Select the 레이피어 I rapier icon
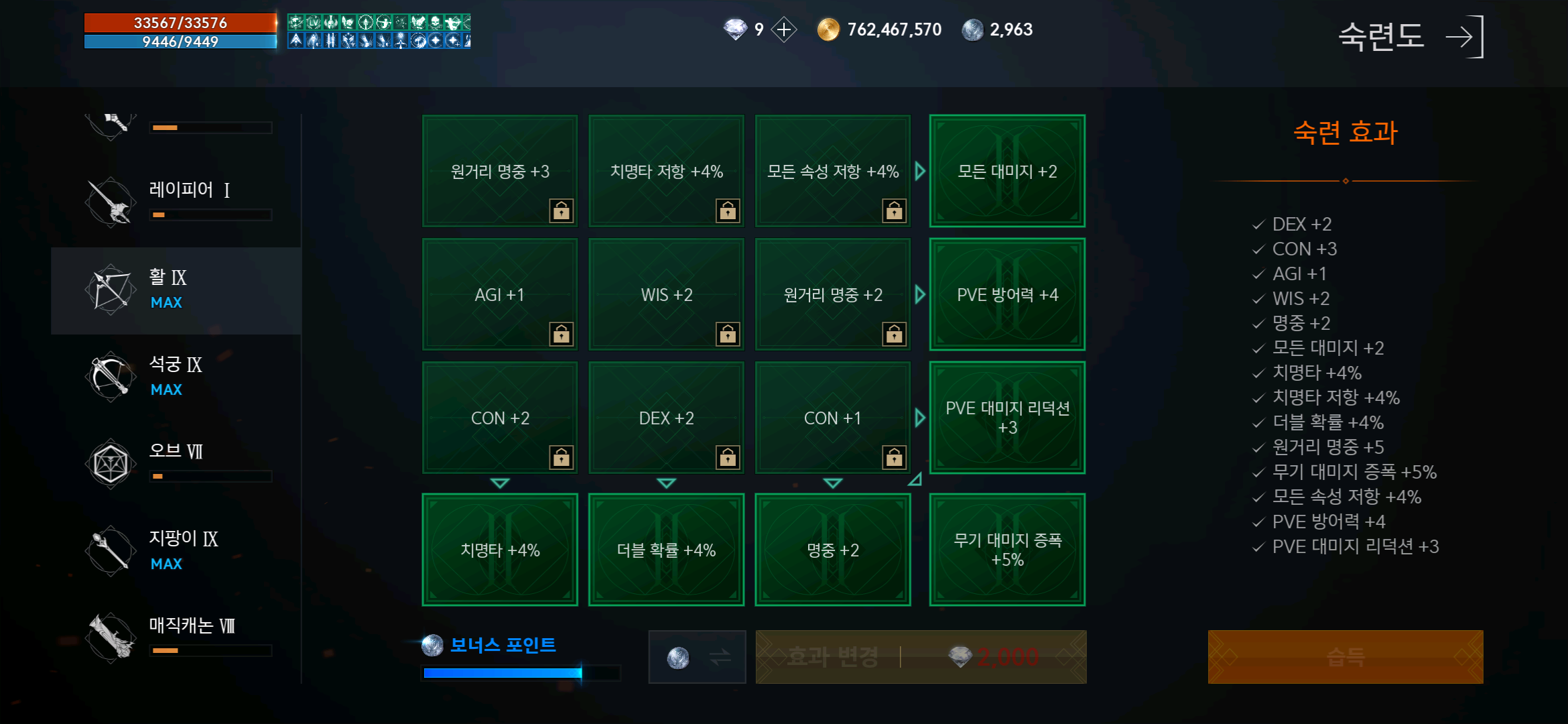The image size is (1568, 724). [111, 201]
